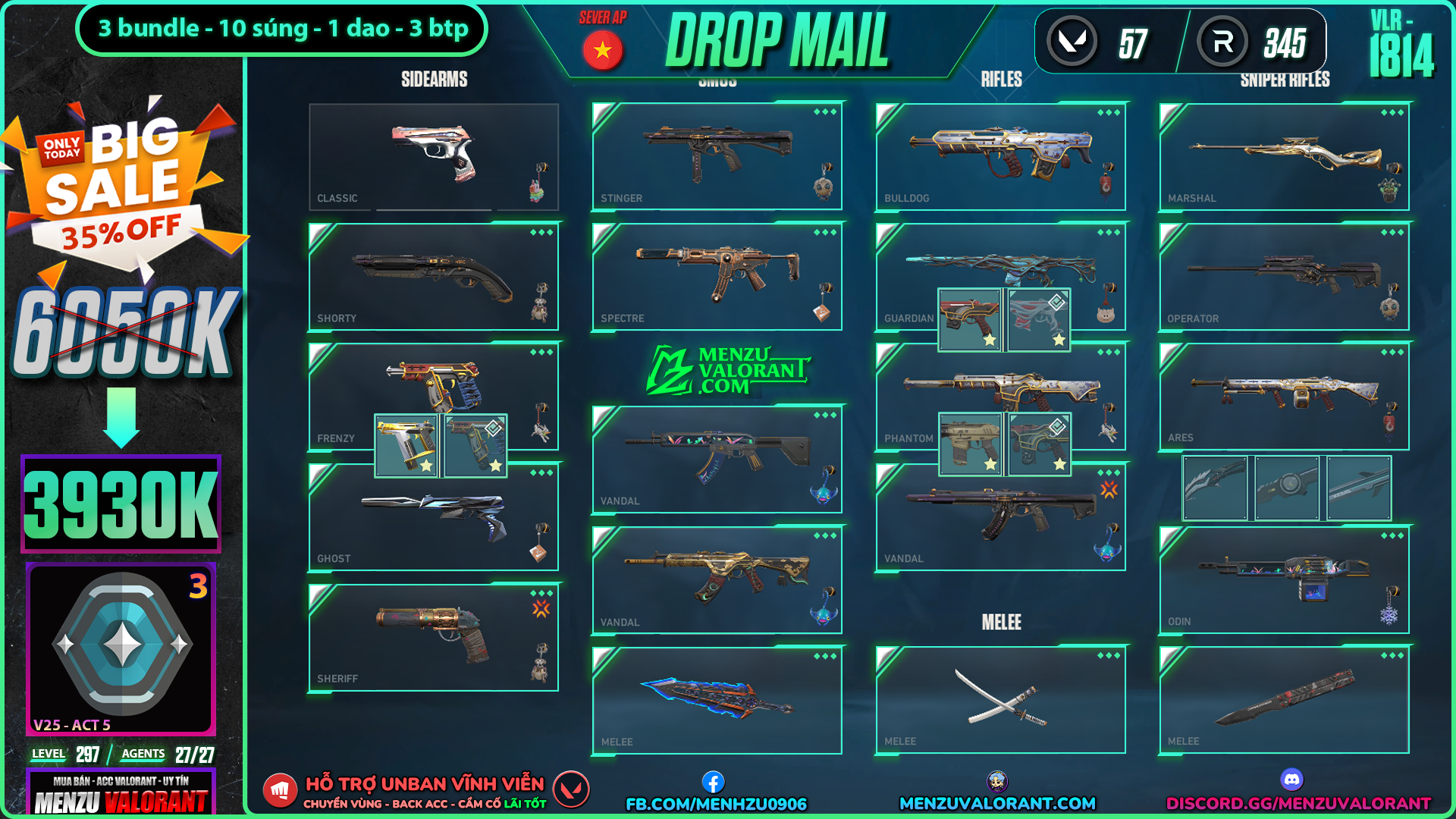Select the crossed katana melee slot
The width and height of the screenshot is (1456, 819).
coord(1000,699)
